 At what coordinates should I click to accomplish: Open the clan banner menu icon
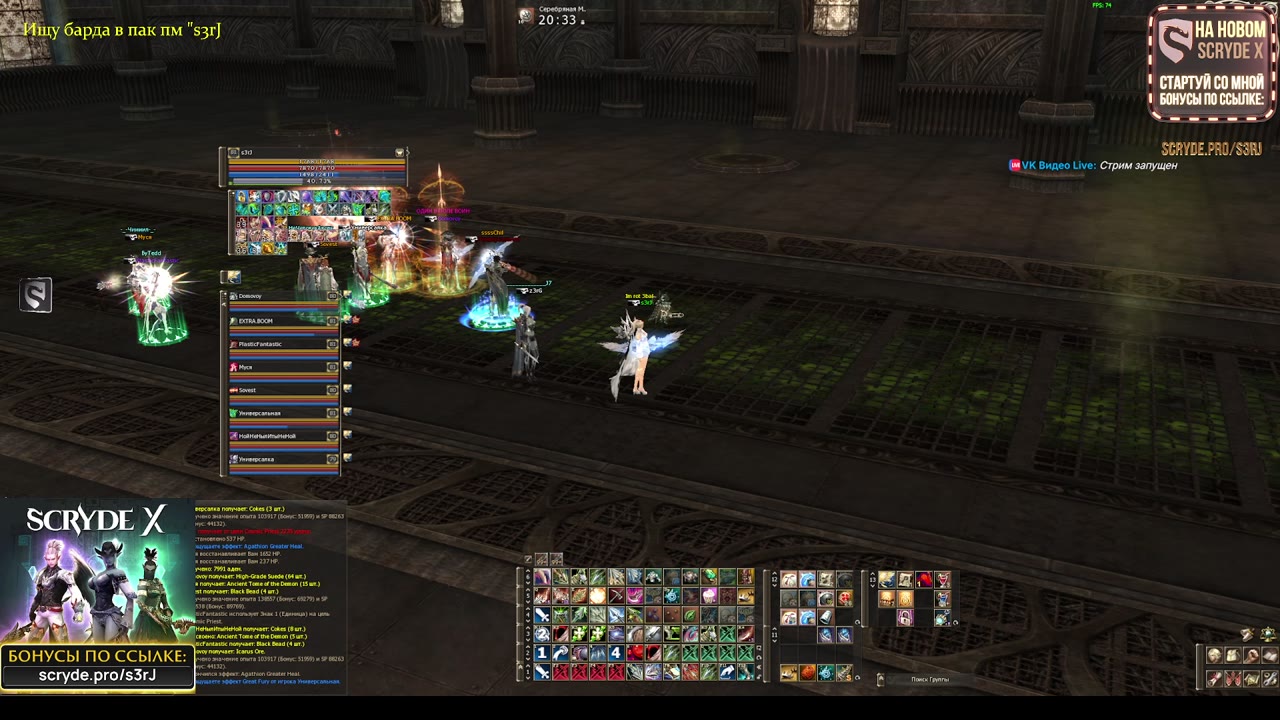1233,679
